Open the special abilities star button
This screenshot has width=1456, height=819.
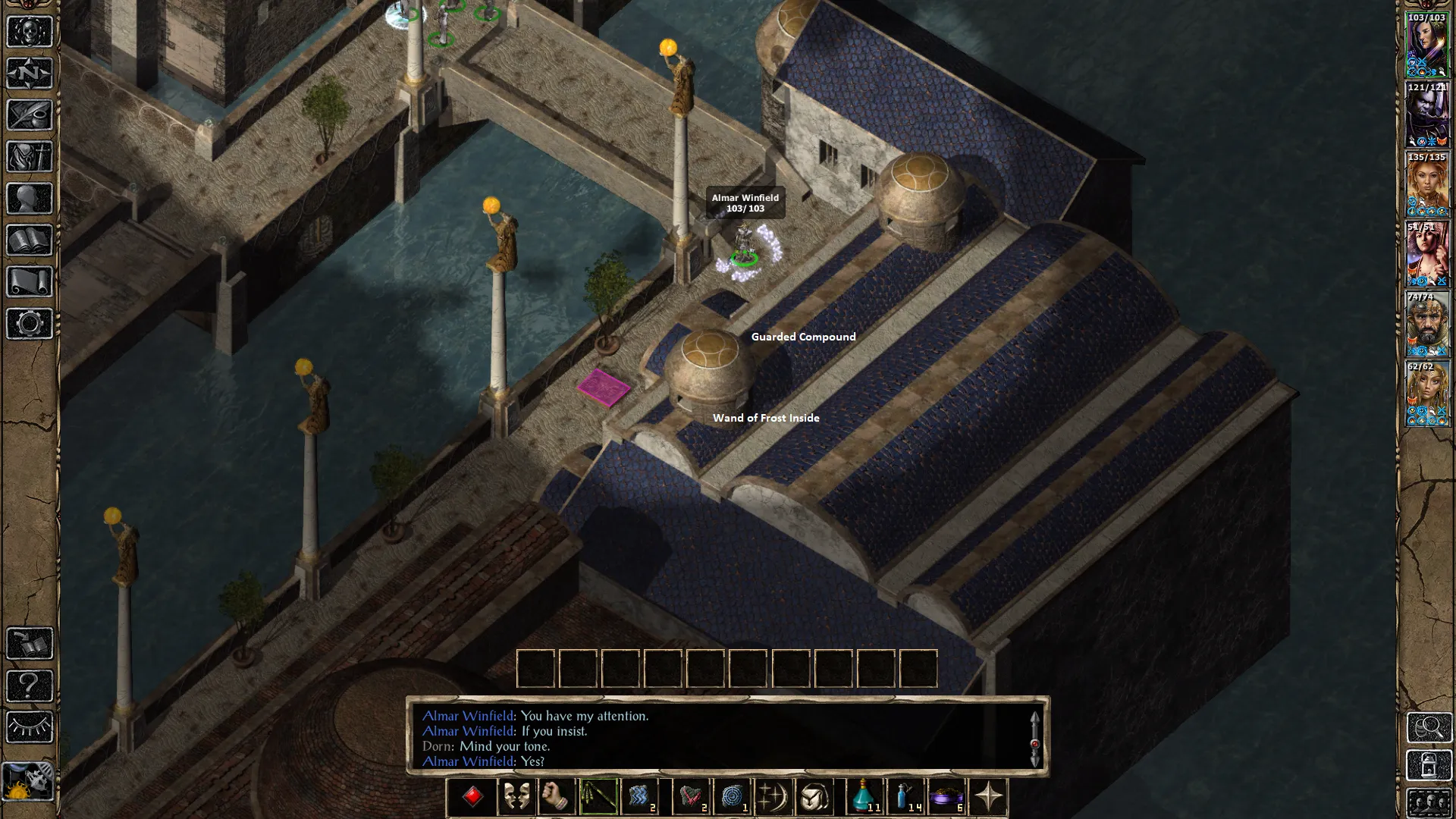pos(989,797)
